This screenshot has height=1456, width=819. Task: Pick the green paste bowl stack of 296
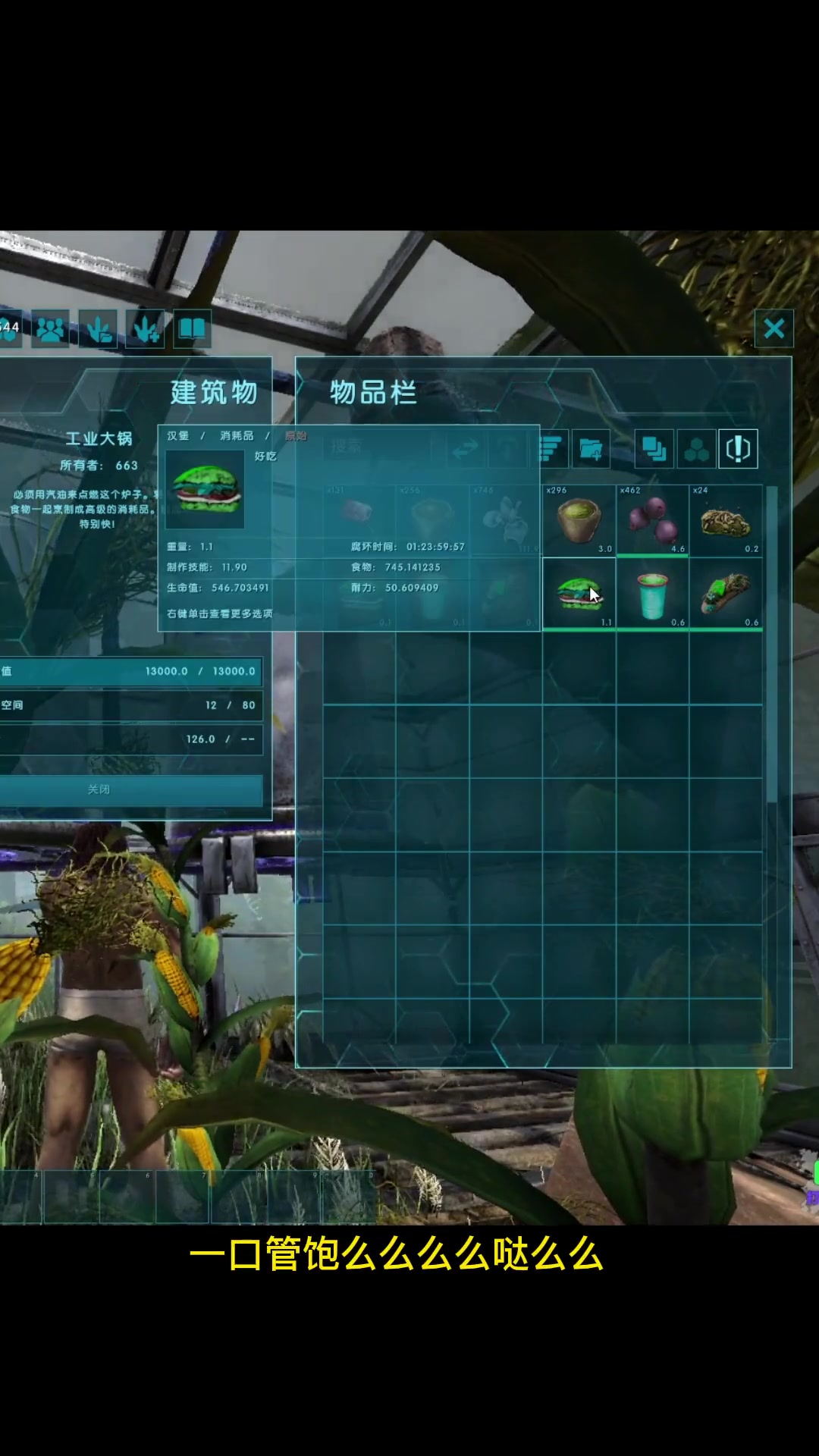pos(579,520)
